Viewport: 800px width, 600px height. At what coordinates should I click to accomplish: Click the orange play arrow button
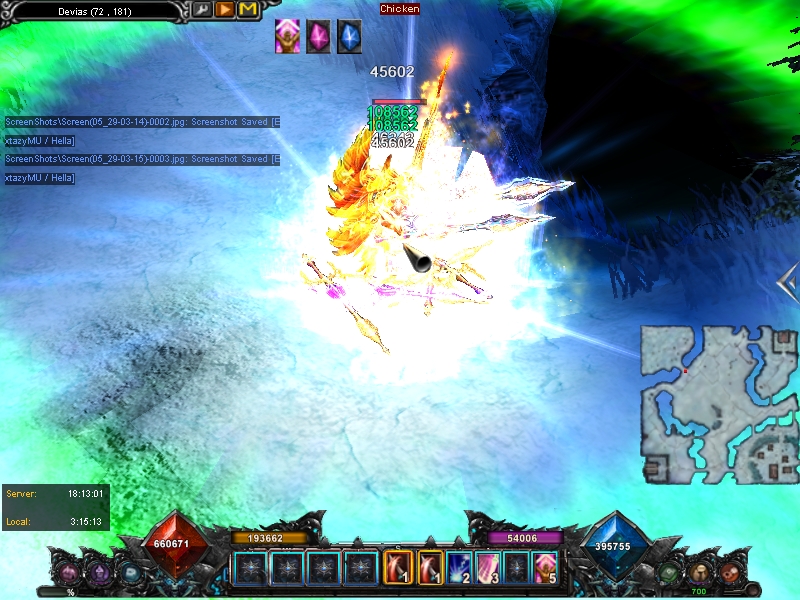[x=225, y=10]
